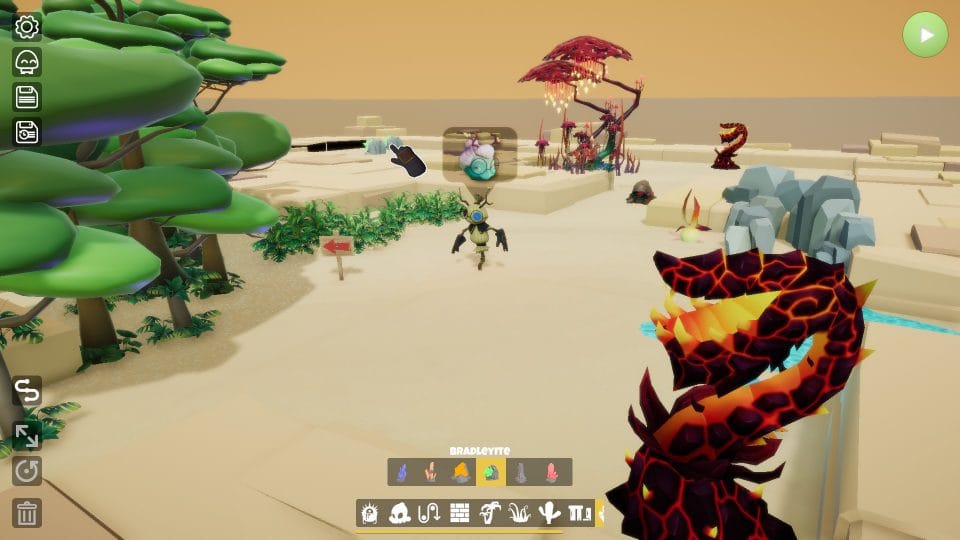Select the blue crystal item
Screen dimensions: 960x540
[x=402, y=472]
